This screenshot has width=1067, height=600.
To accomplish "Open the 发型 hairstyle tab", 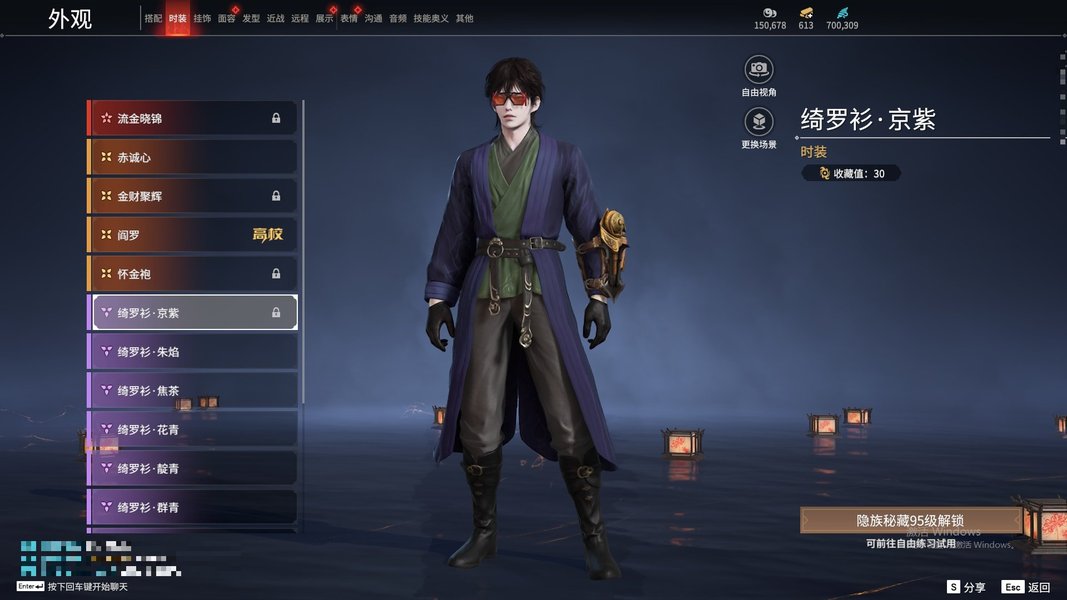I will click(x=251, y=19).
